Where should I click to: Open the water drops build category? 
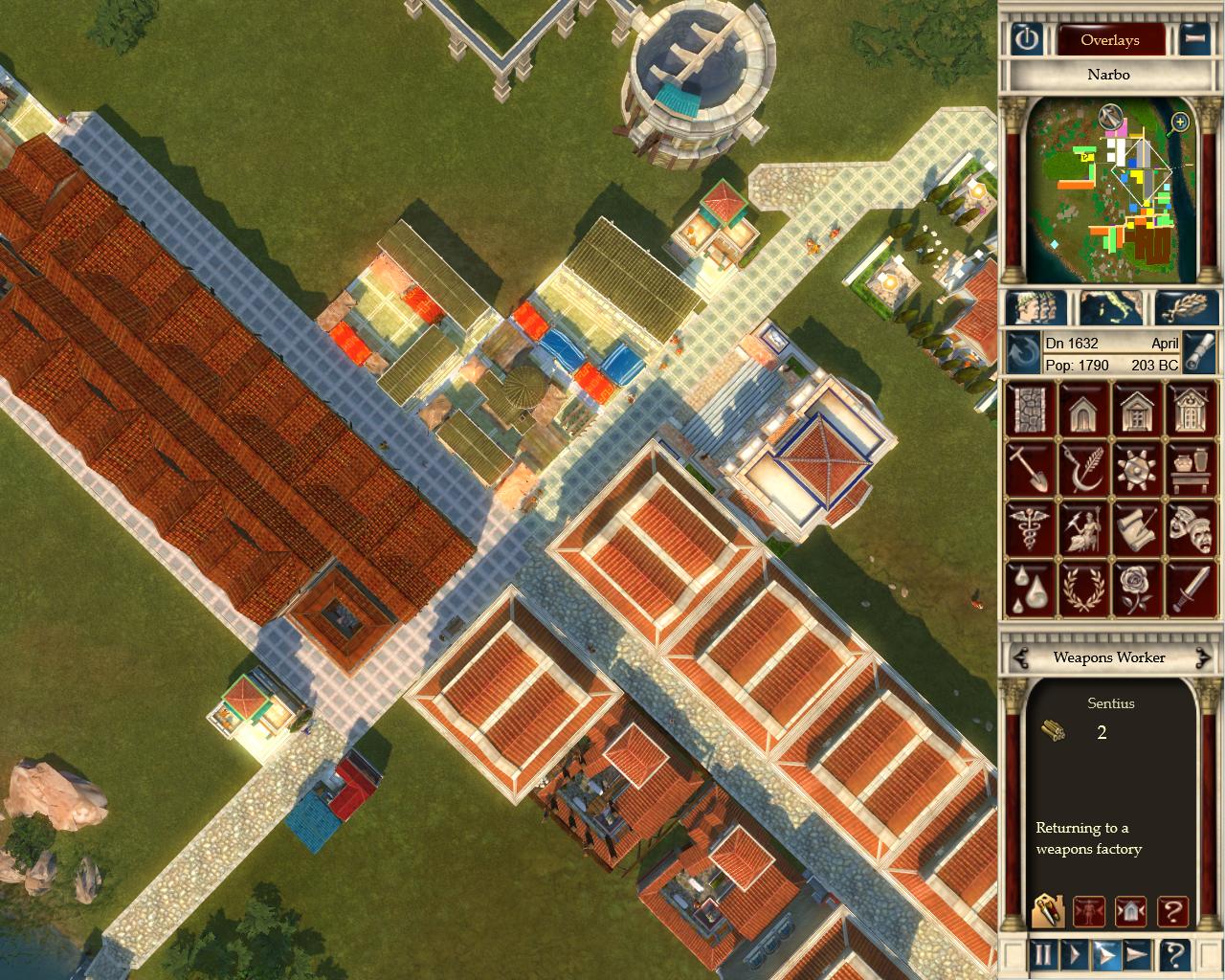click(1030, 589)
